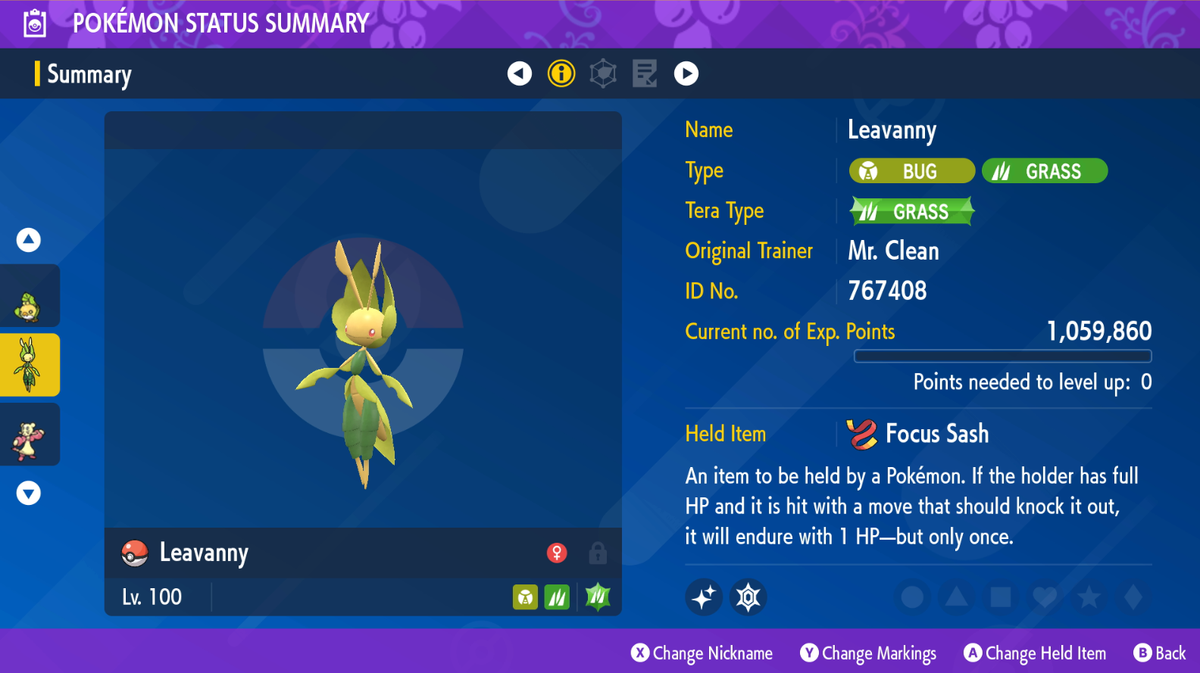Toggle the triangle marking

[x=956, y=598]
